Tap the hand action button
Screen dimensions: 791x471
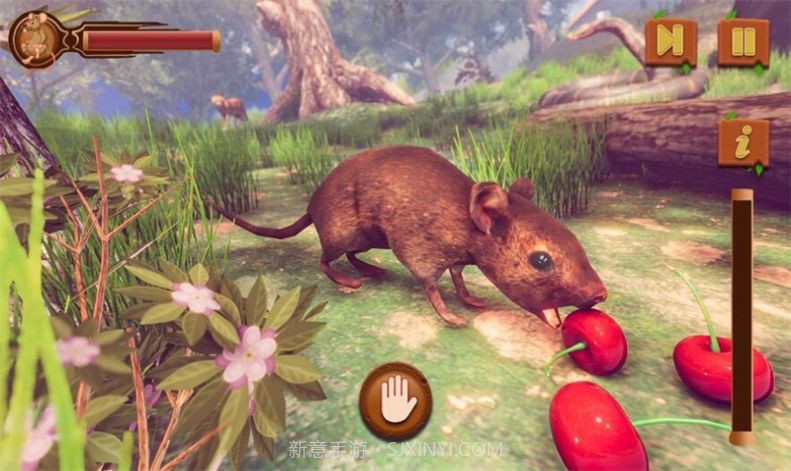[x=395, y=401]
